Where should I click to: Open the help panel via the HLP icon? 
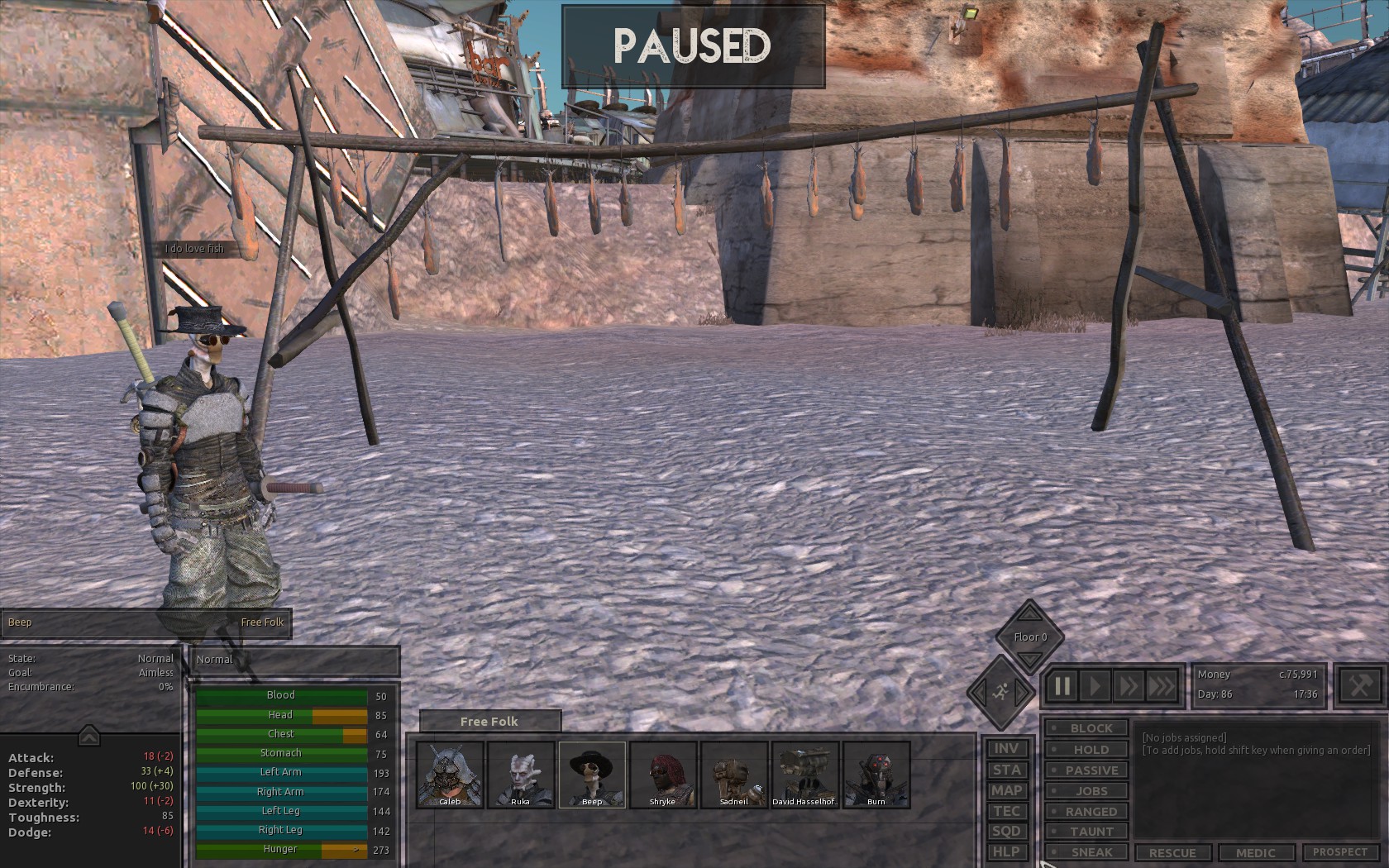1007,851
